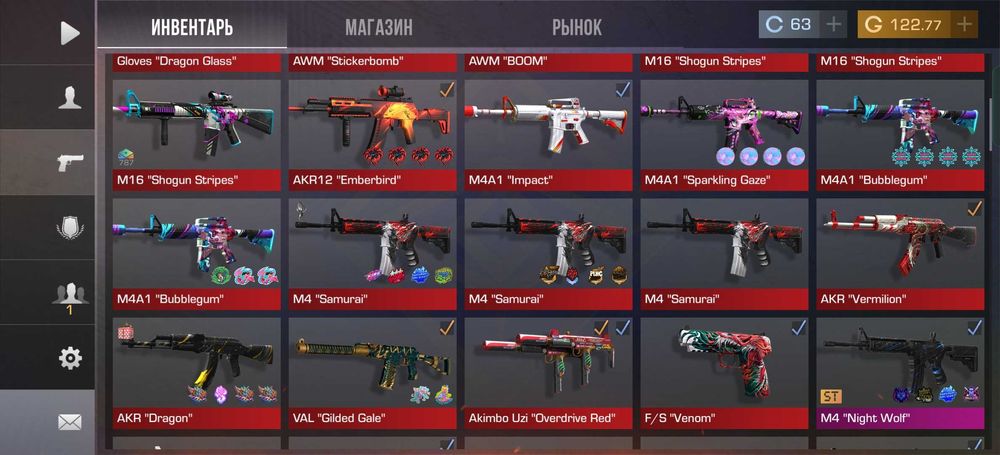Show the friends list
1000x455 pixels.
point(69,293)
